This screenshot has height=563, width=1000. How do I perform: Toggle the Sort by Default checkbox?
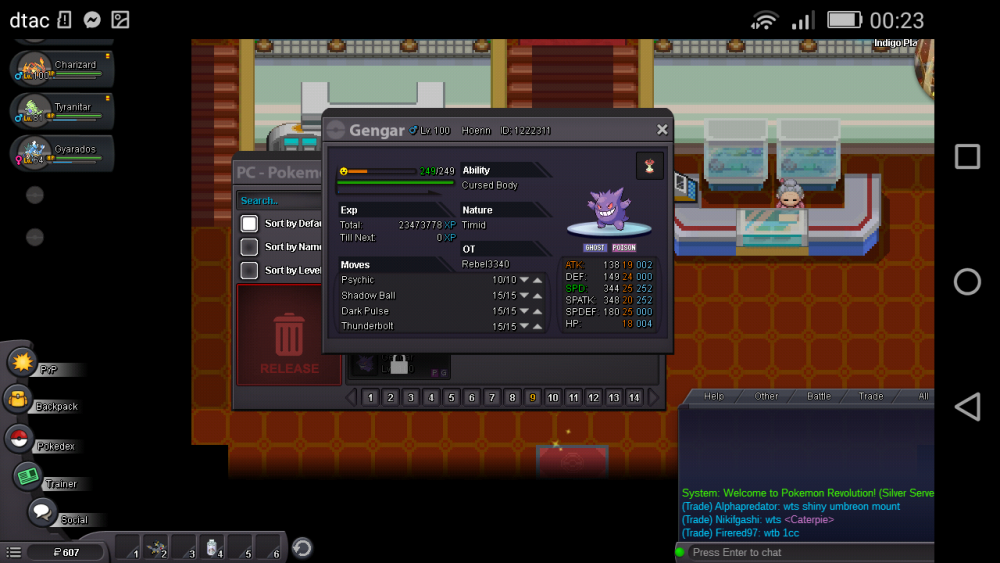249,223
